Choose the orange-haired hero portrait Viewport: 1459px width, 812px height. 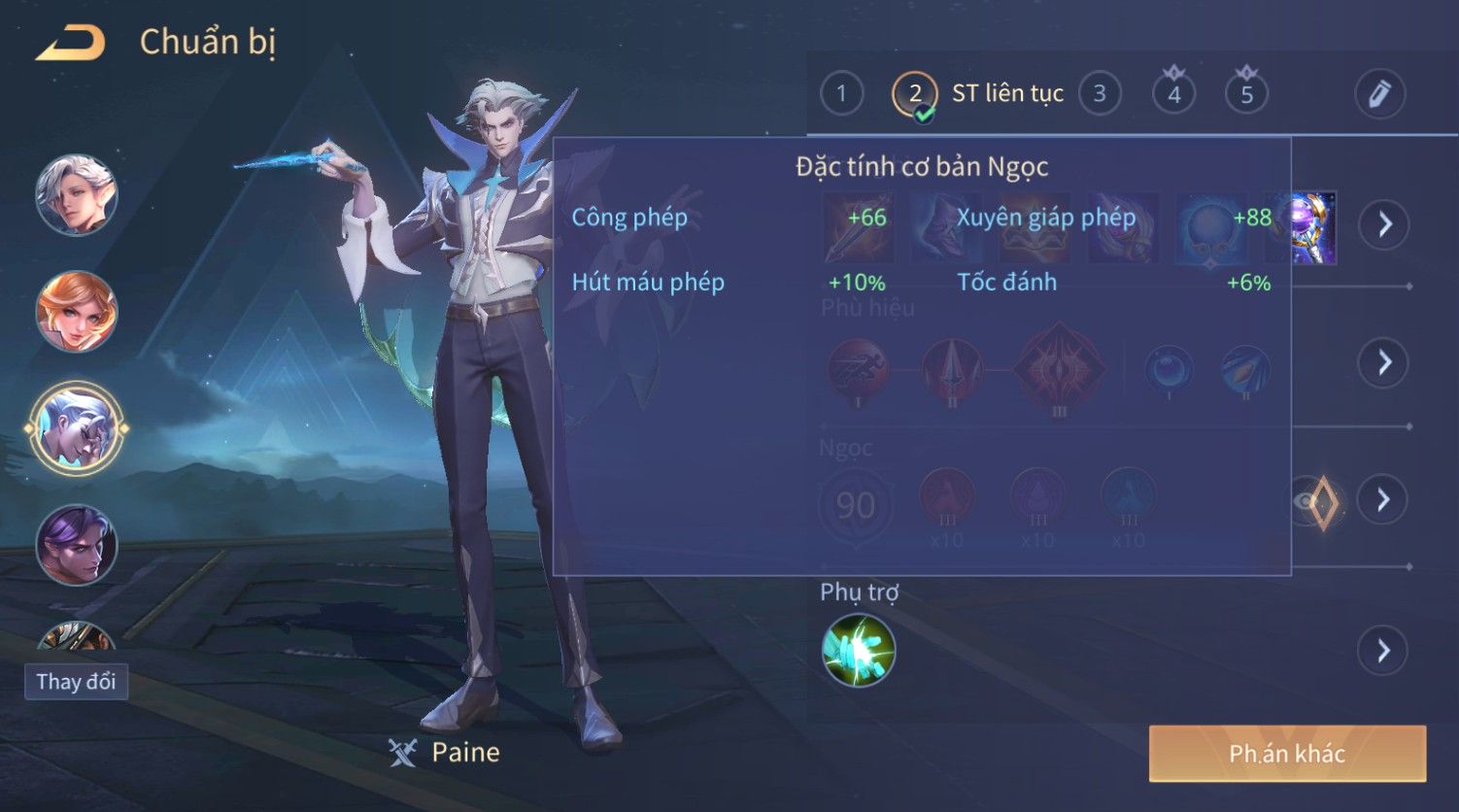coord(76,312)
